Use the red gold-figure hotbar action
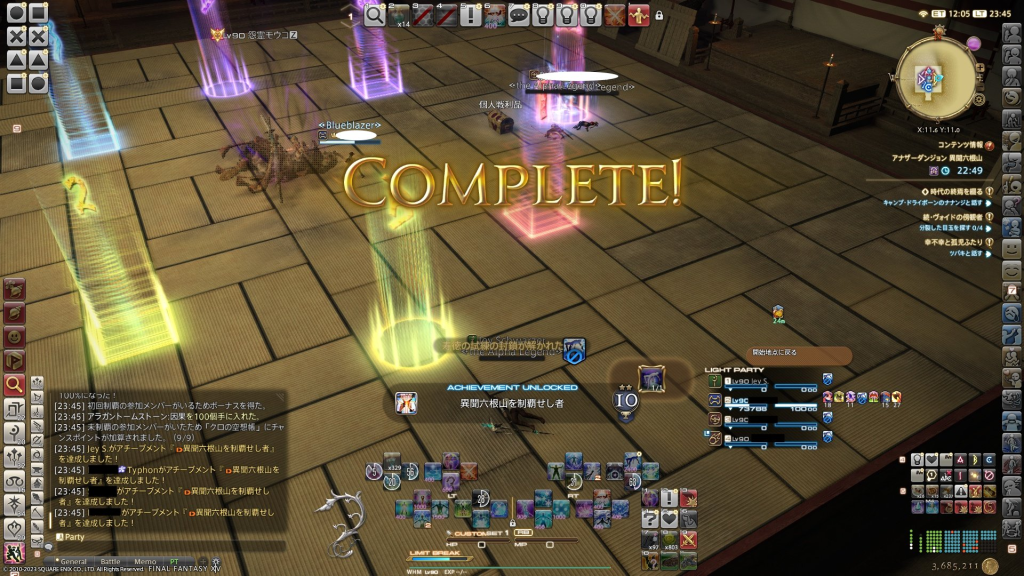 [x=638, y=15]
